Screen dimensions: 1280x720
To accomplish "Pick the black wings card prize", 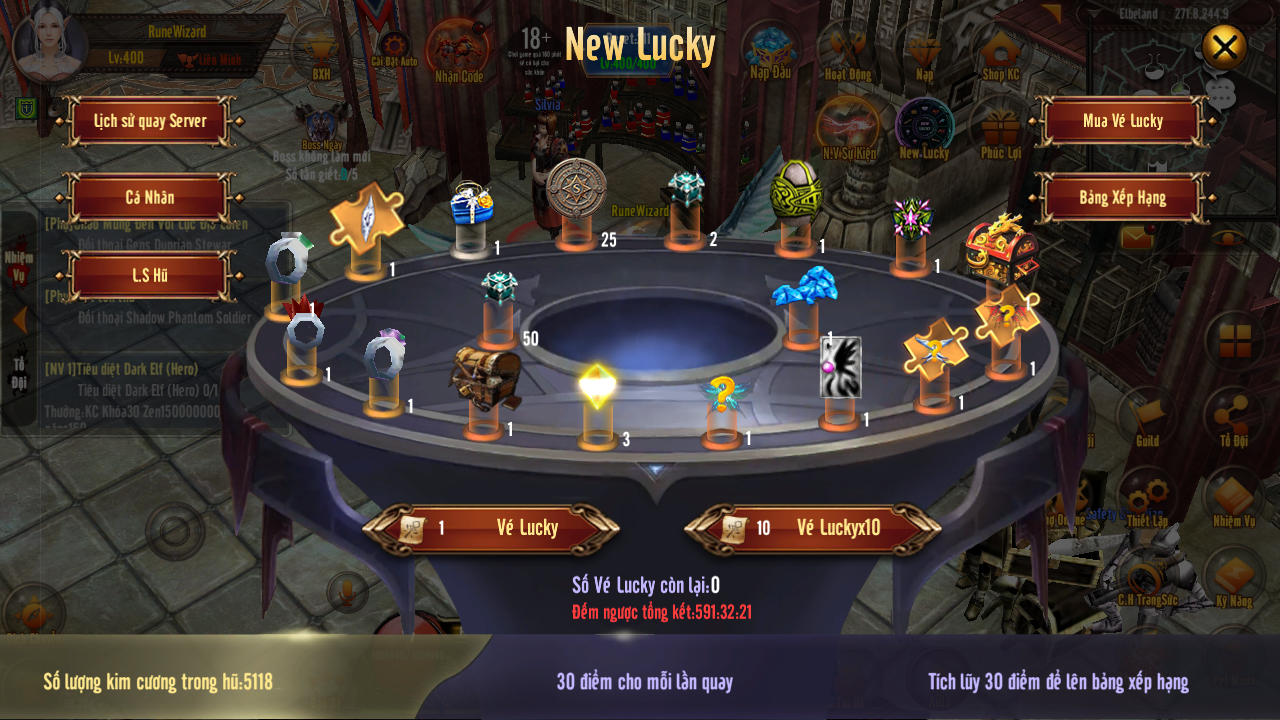I will coord(840,367).
